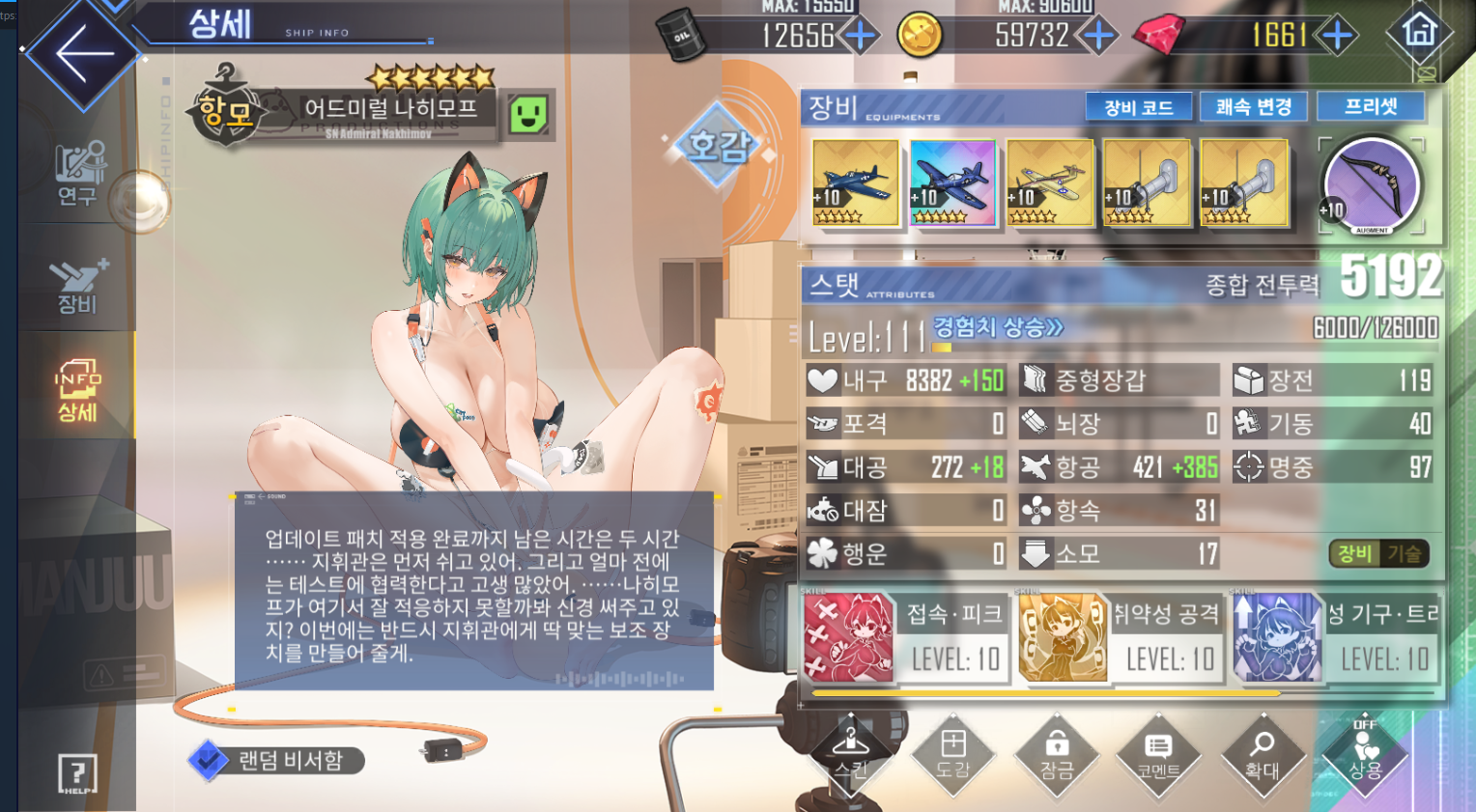Select the 상세 info side tab
1476x812 pixels.
[77, 391]
